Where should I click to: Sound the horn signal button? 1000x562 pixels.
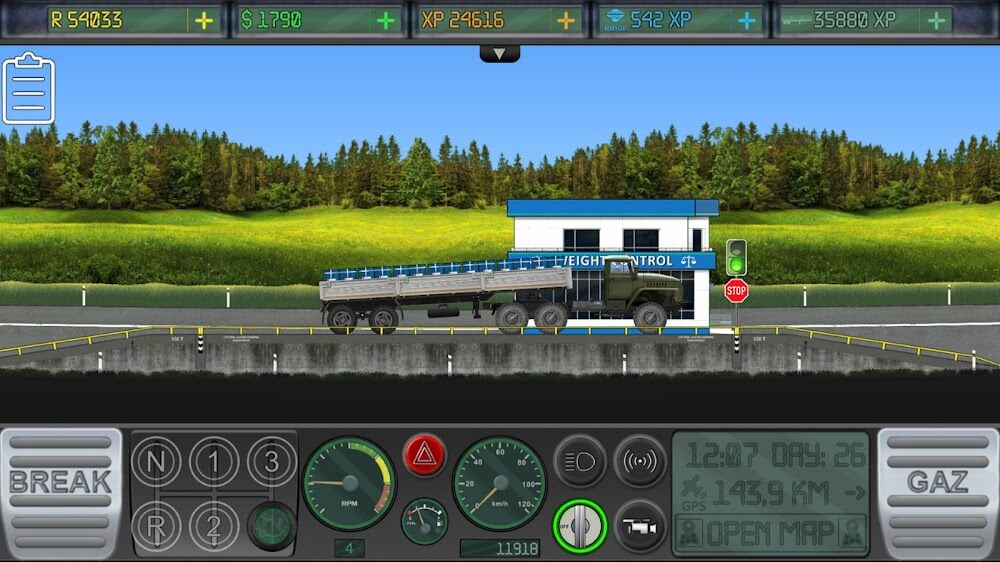639,461
